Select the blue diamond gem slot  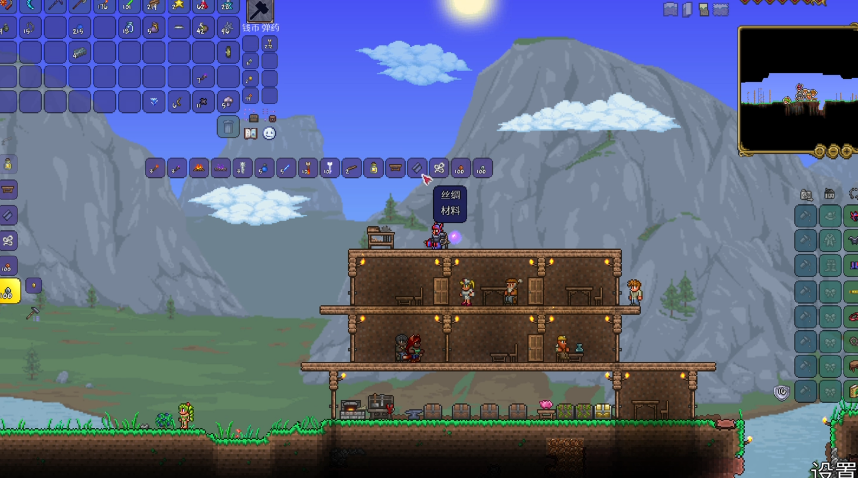[x=154, y=101]
